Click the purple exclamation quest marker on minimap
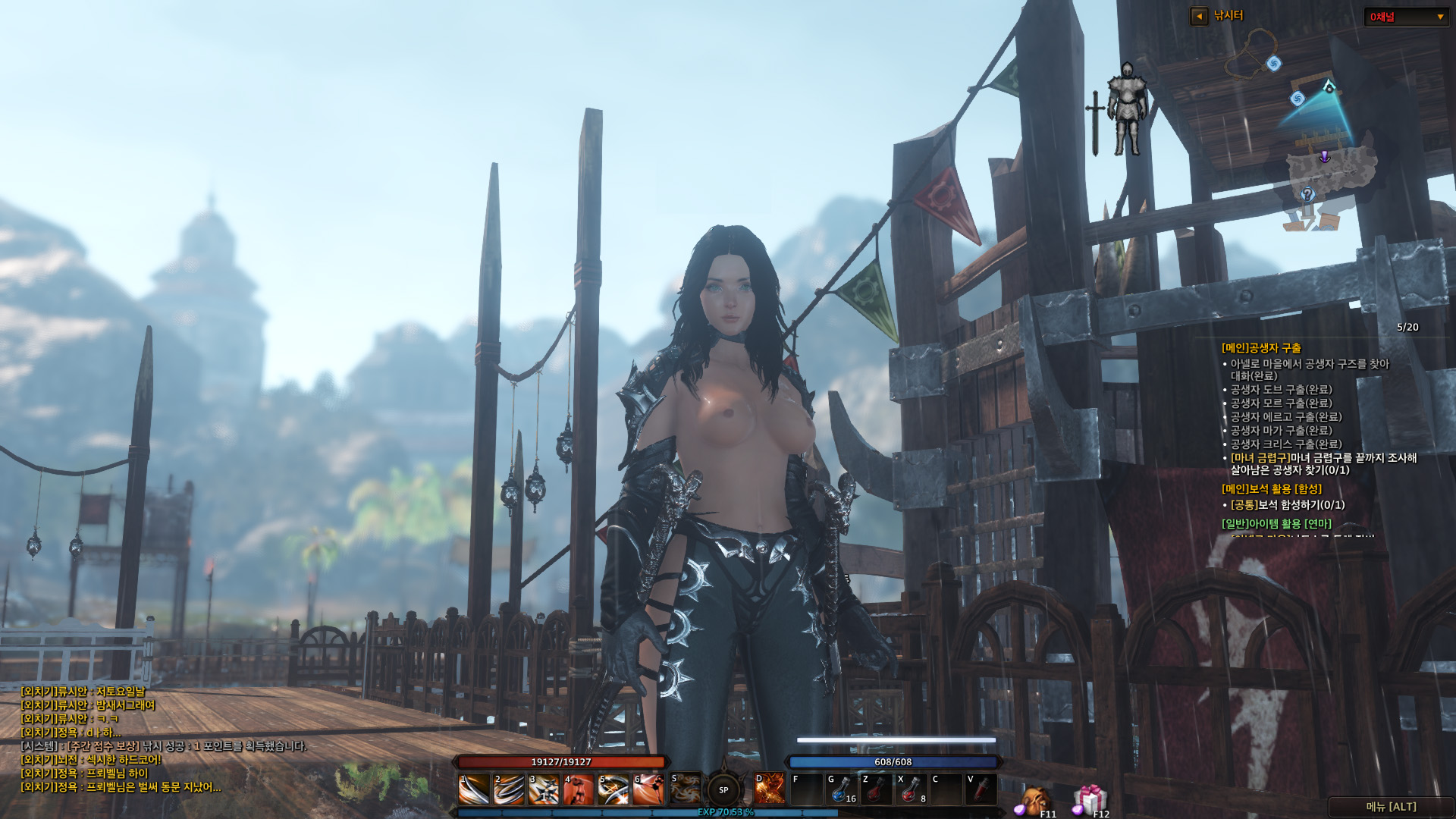 point(1324,157)
